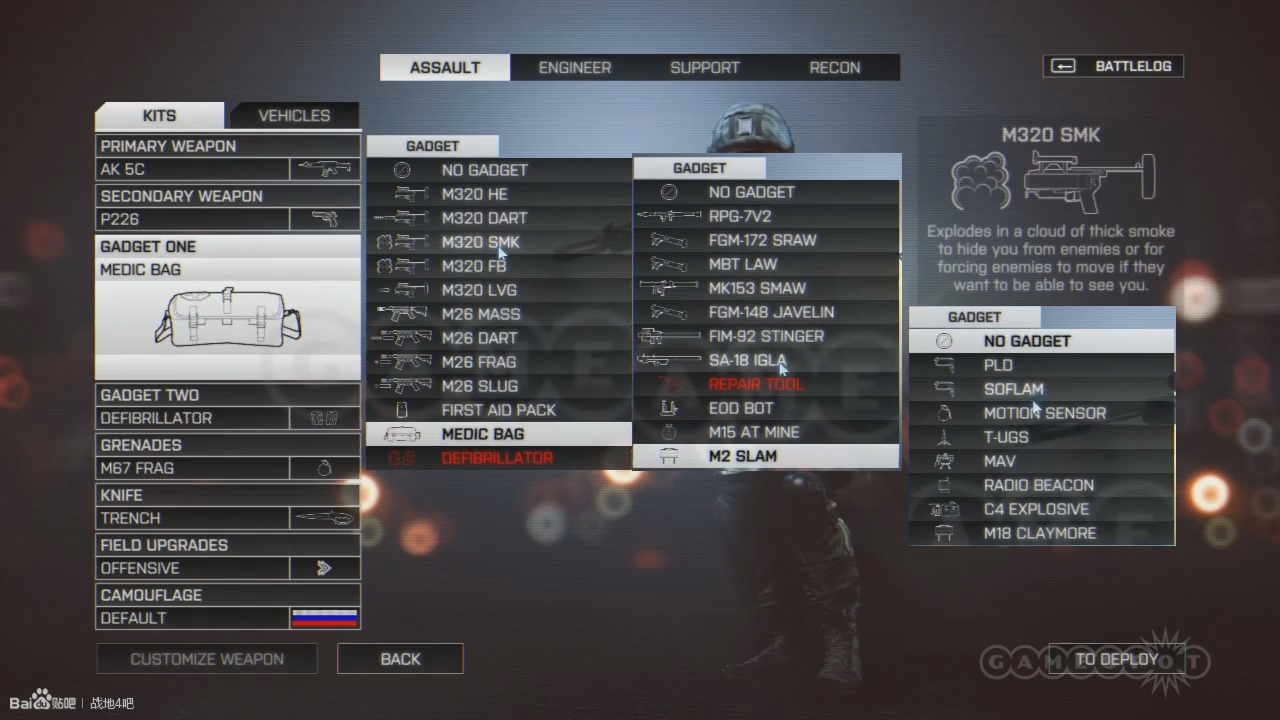Click the Back button

pyautogui.click(x=400, y=659)
